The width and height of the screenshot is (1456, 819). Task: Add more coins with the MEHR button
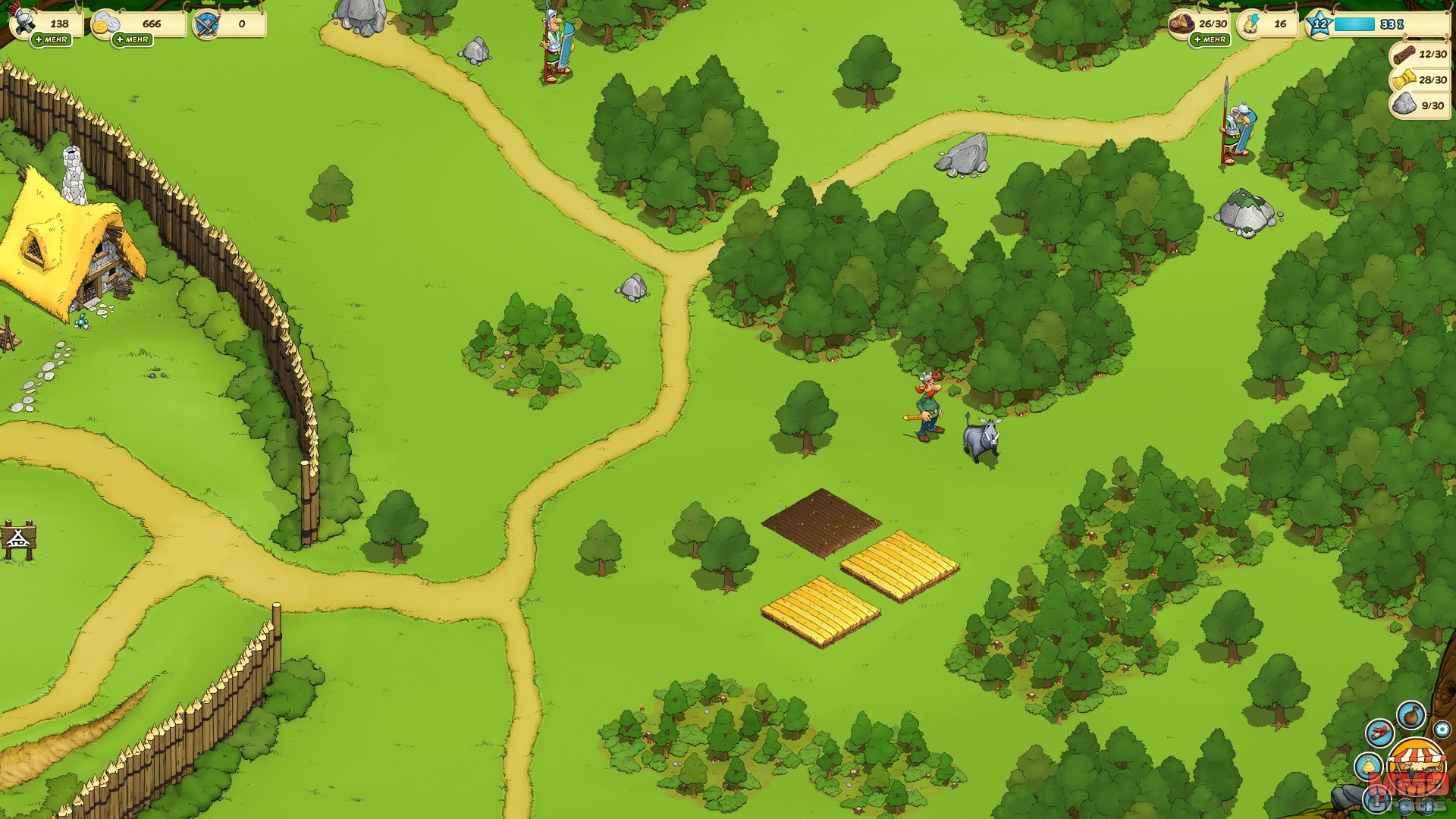[133, 39]
